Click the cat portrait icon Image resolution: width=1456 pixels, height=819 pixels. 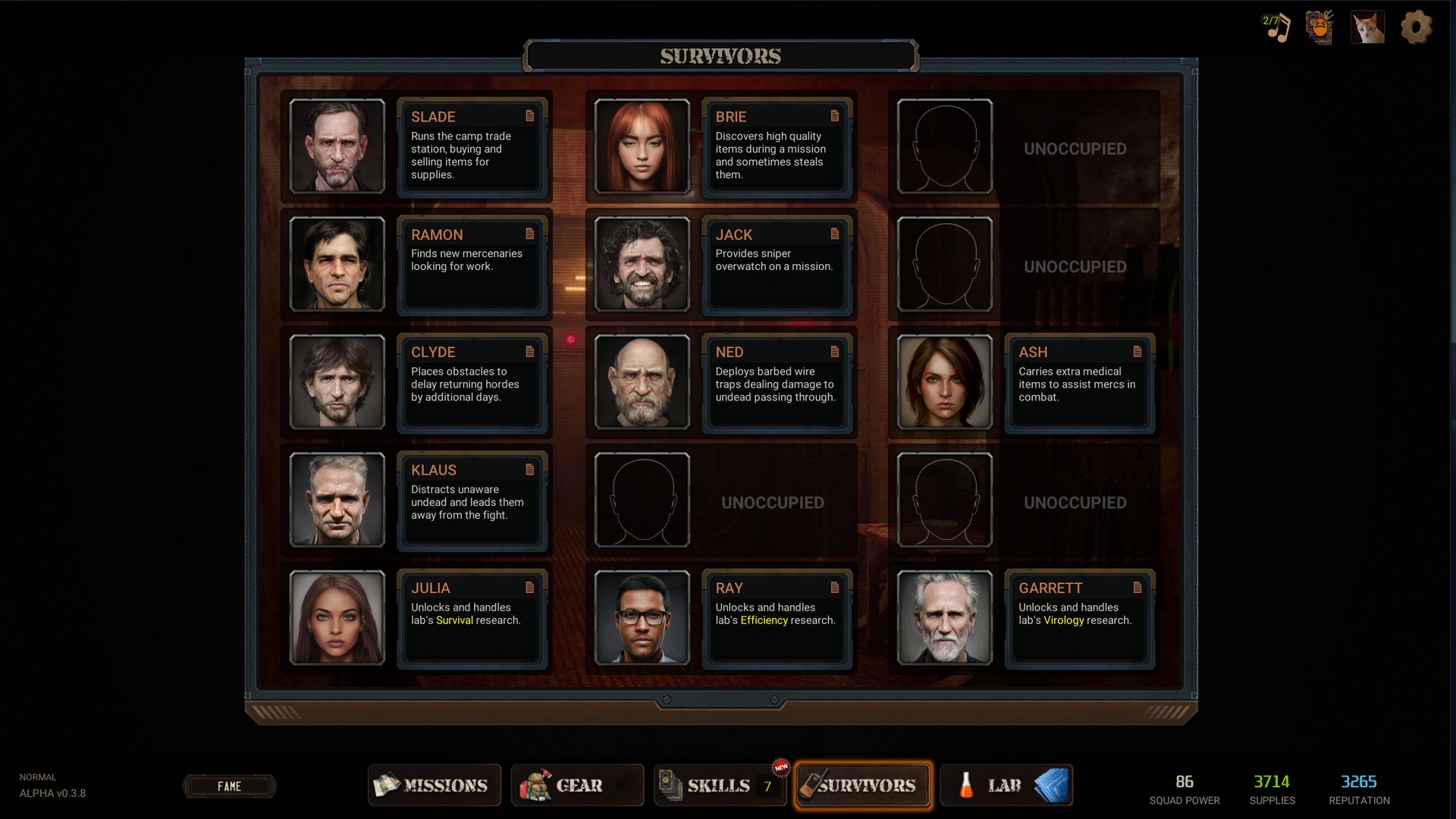pos(1367,28)
